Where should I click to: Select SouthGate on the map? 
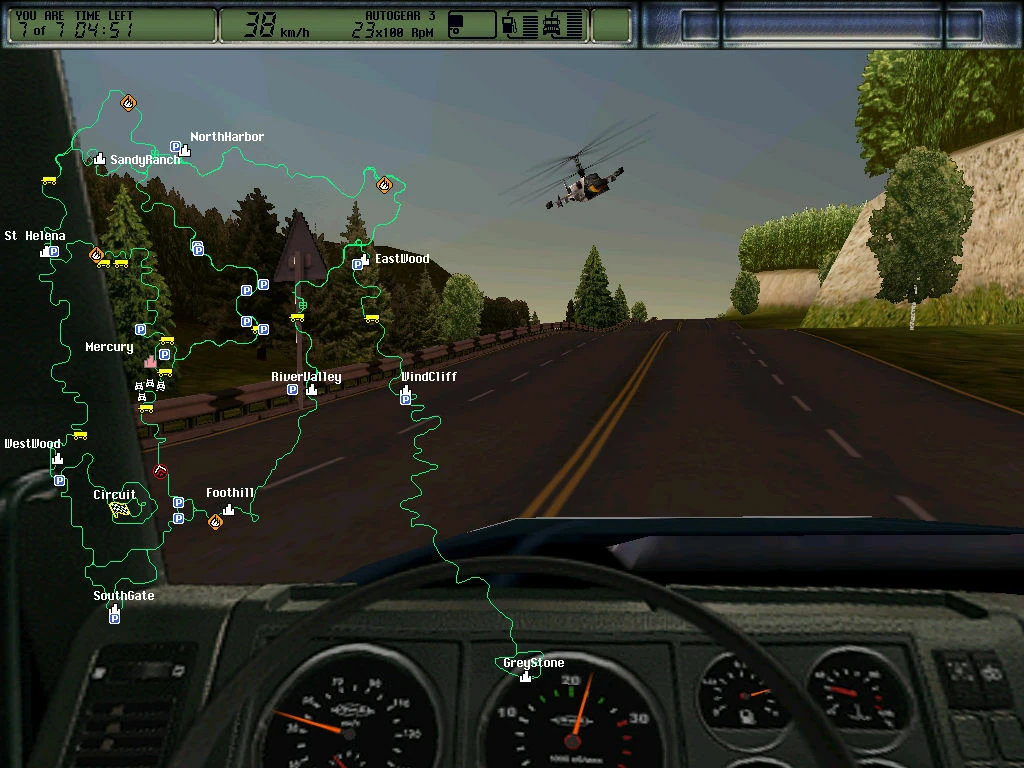115,607
